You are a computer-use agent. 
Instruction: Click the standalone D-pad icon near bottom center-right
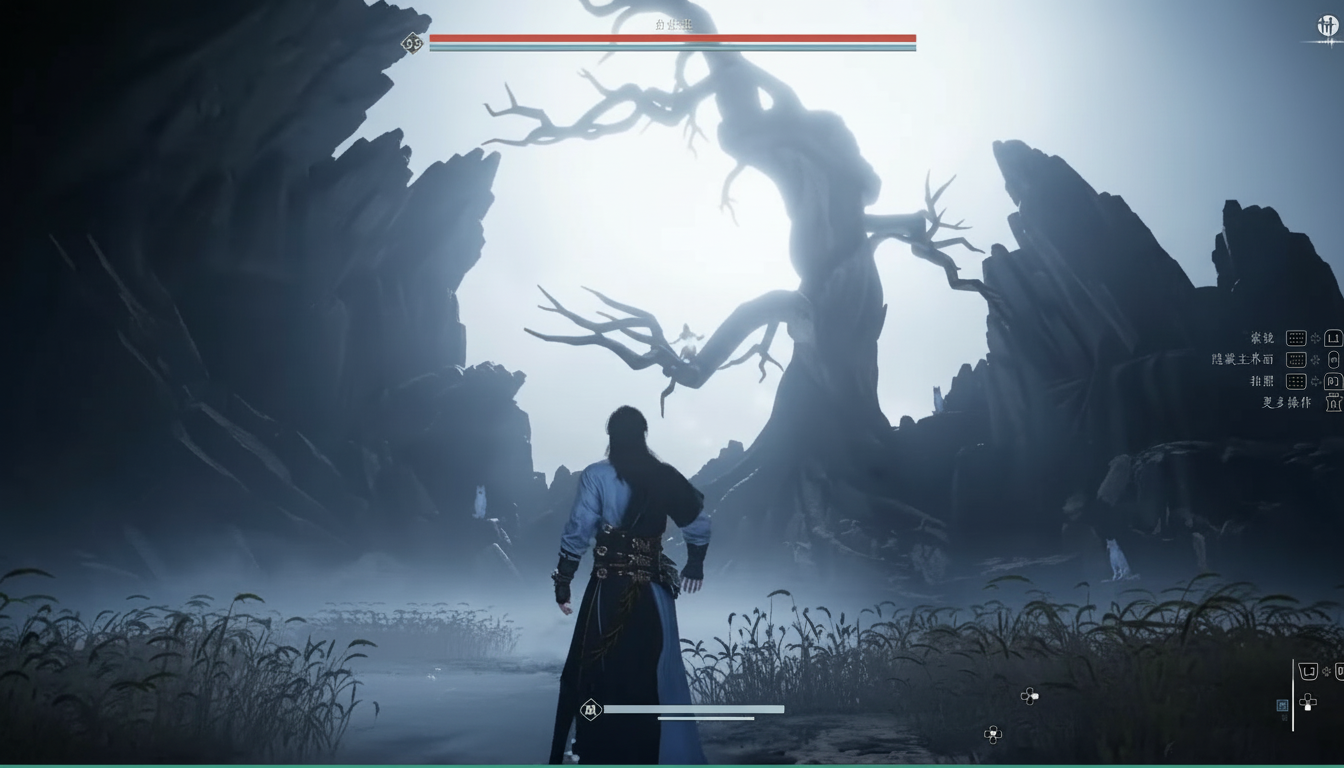(x=1030, y=696)
